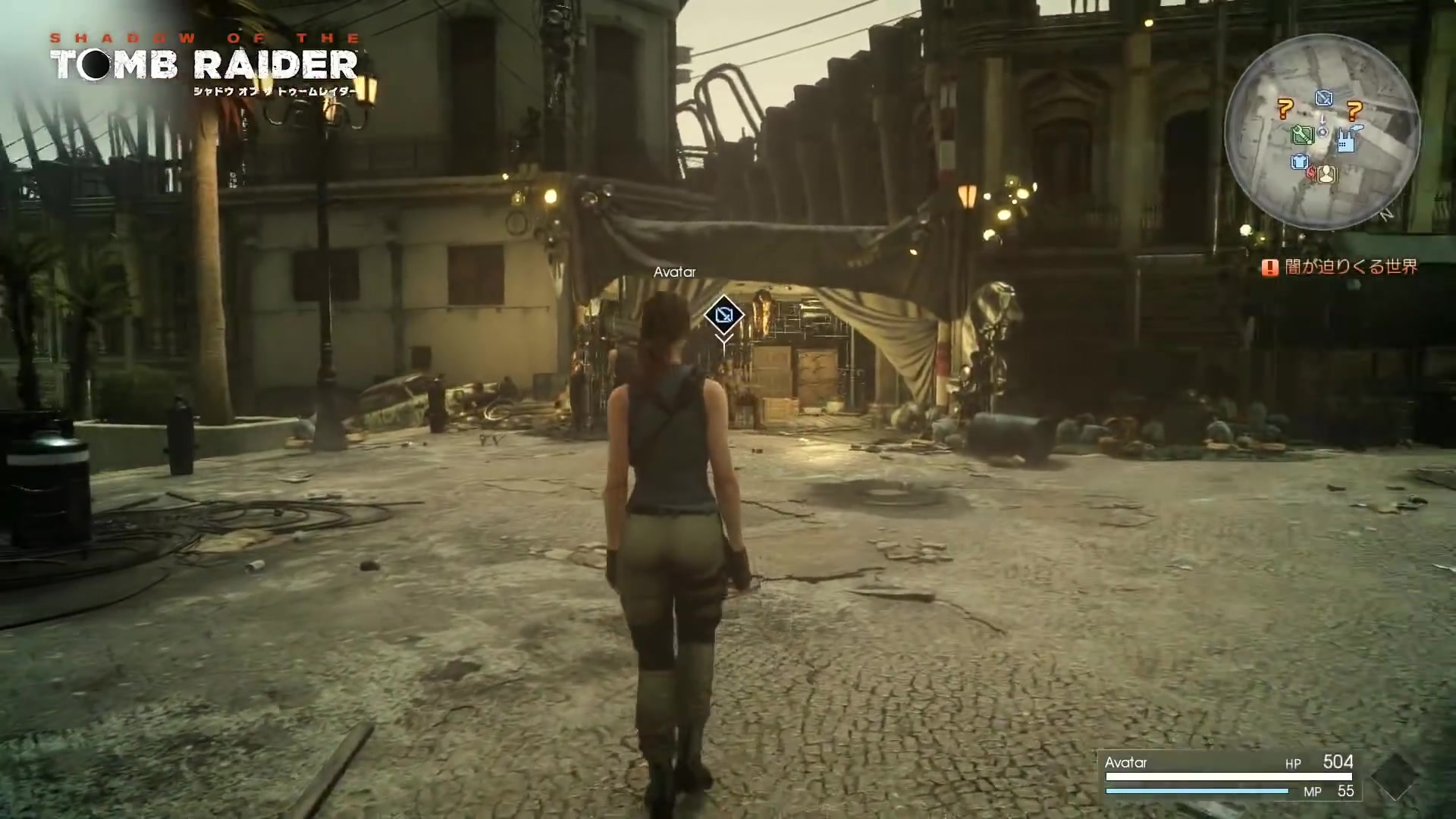Select the floating diamond sword waypoint marker
Image resolution: width=1456 pixels, height=819 pixels.
(x=723, y=314)
